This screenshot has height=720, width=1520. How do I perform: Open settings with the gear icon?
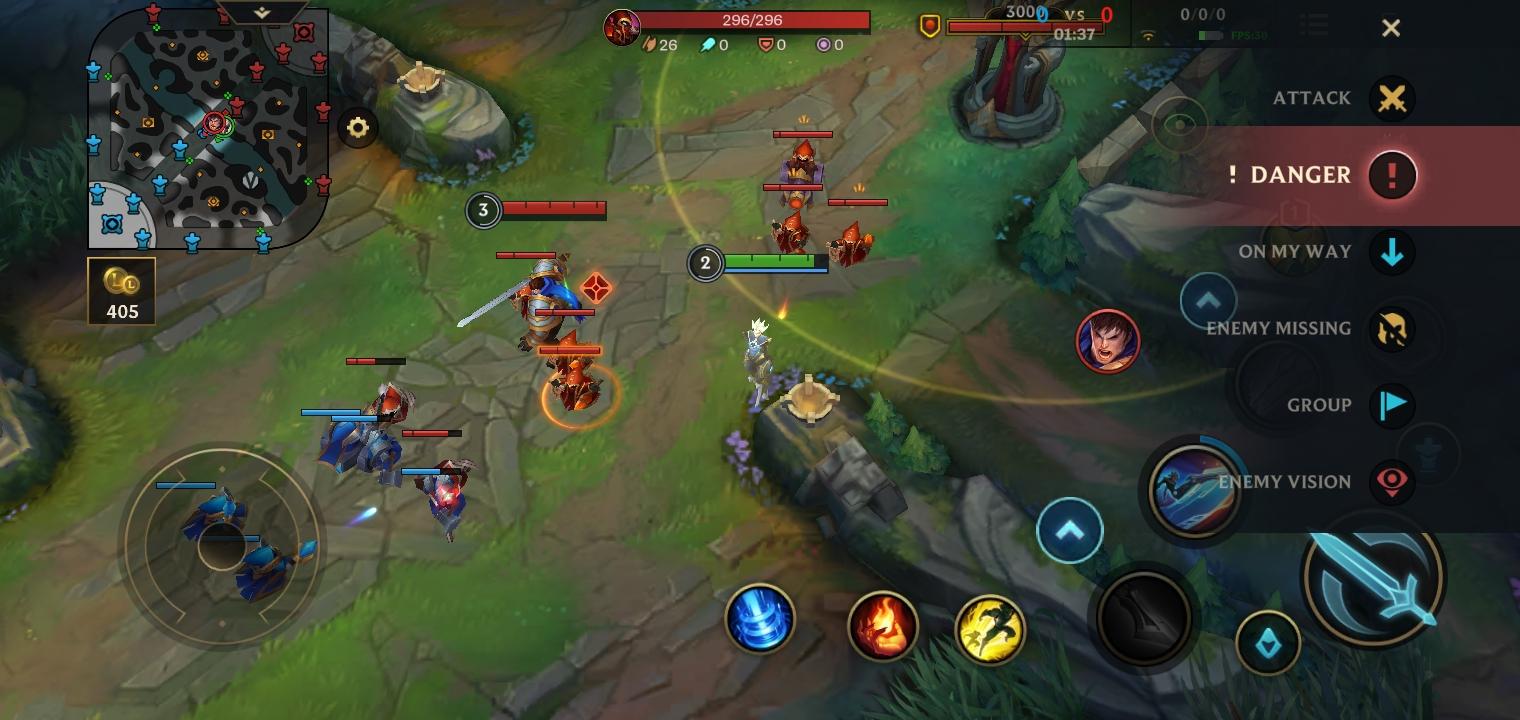(x=358, y=128)
